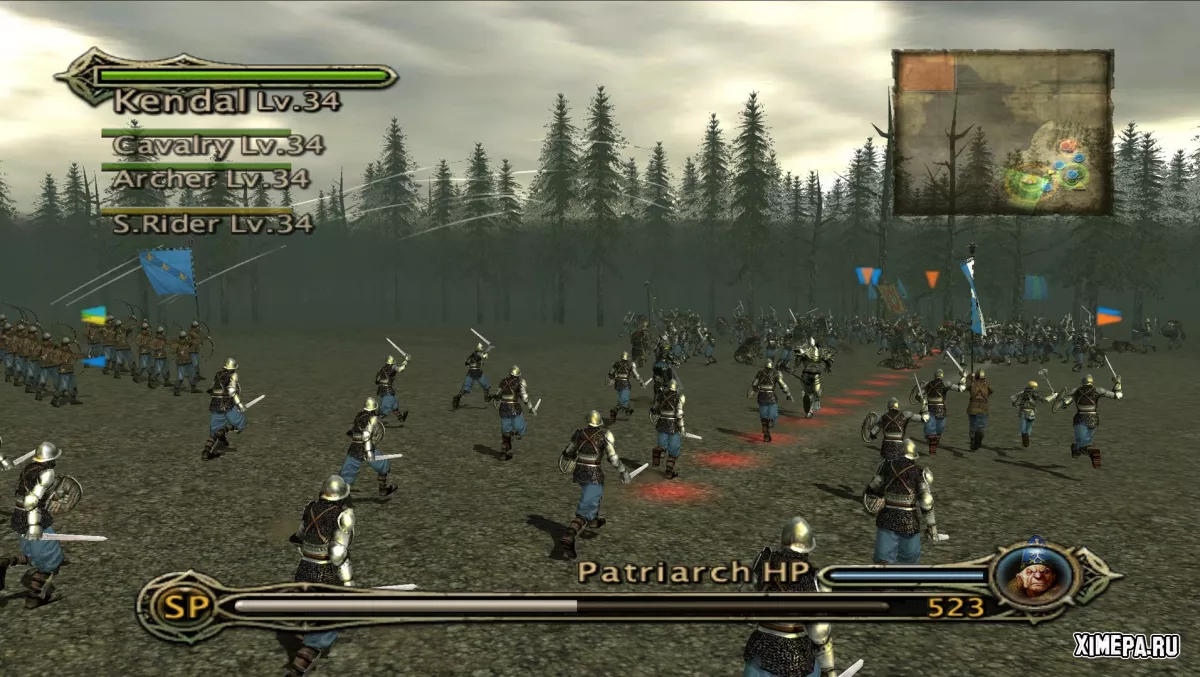1200x677 pixels.
Task: Open the battlefield minimap
Action: coord(1002,132)
